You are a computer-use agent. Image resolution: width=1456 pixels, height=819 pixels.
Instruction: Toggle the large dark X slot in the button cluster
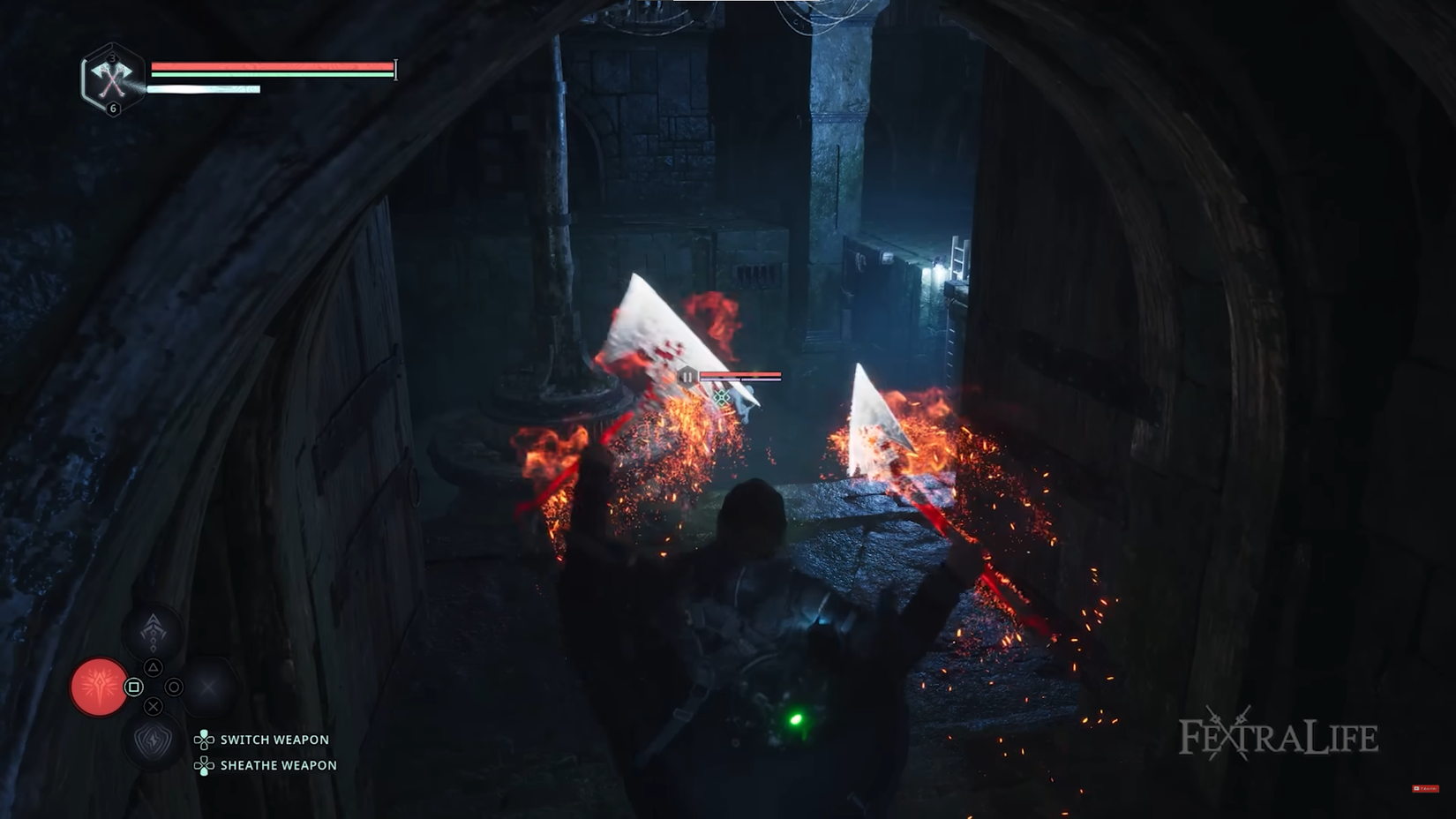click(x=207, y=687)
